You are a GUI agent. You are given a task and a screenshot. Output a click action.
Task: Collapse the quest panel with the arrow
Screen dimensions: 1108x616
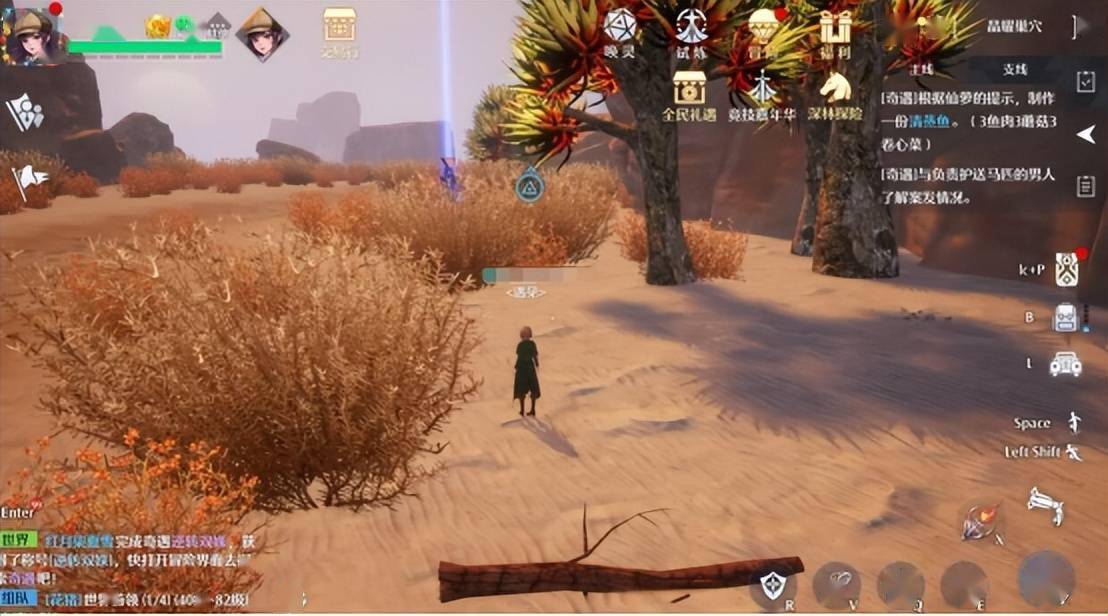1085,134
